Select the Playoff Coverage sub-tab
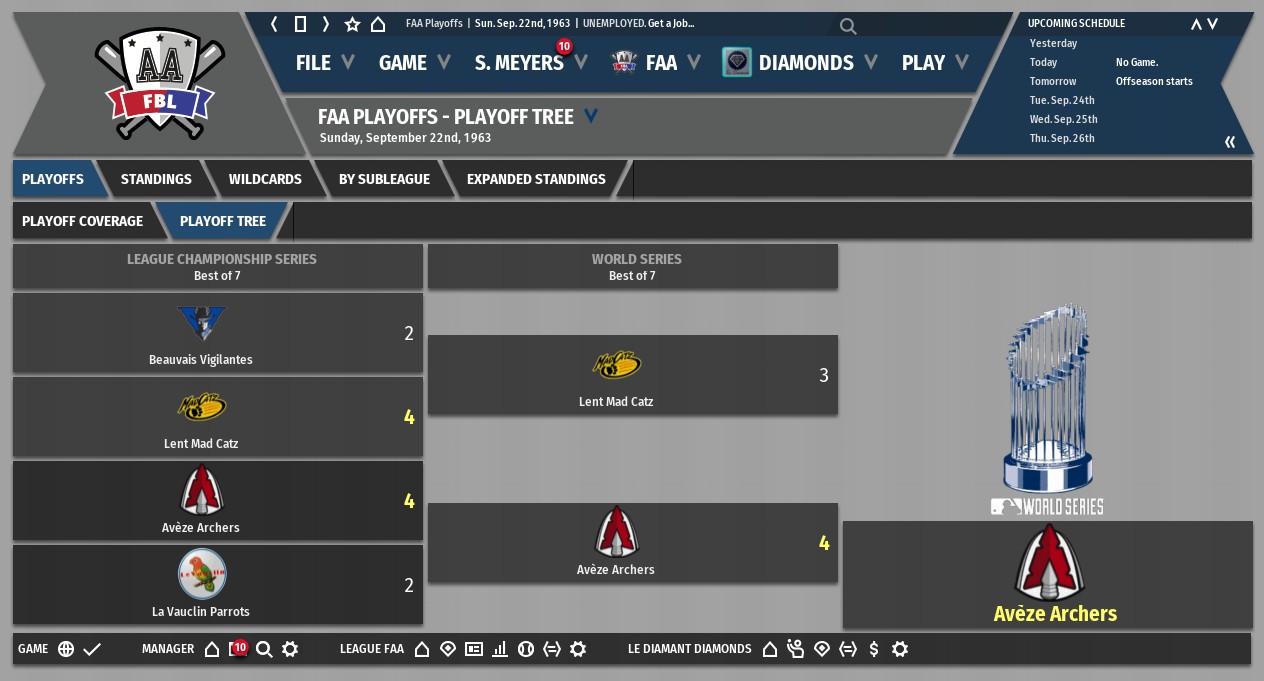Image resolution: width=1264 pixels, height=681 pixels. 82,221
